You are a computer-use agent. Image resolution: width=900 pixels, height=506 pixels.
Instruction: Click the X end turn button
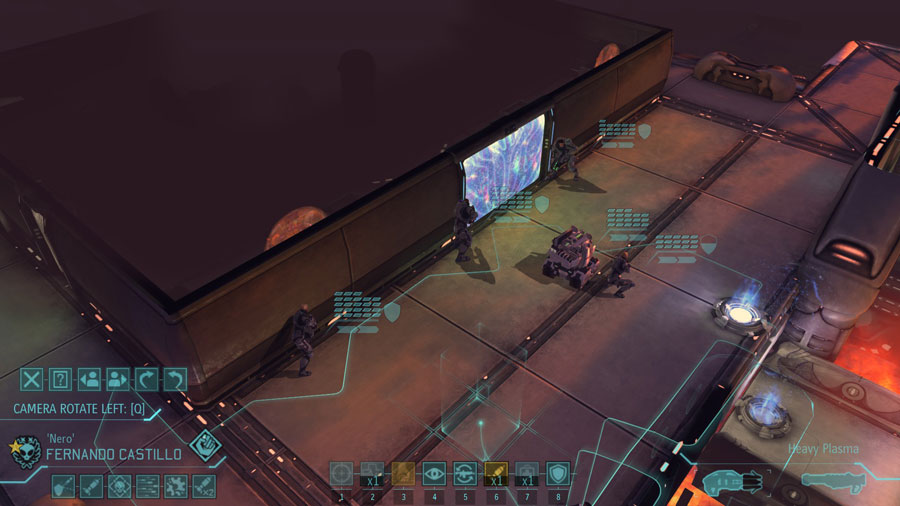(32, 379)
